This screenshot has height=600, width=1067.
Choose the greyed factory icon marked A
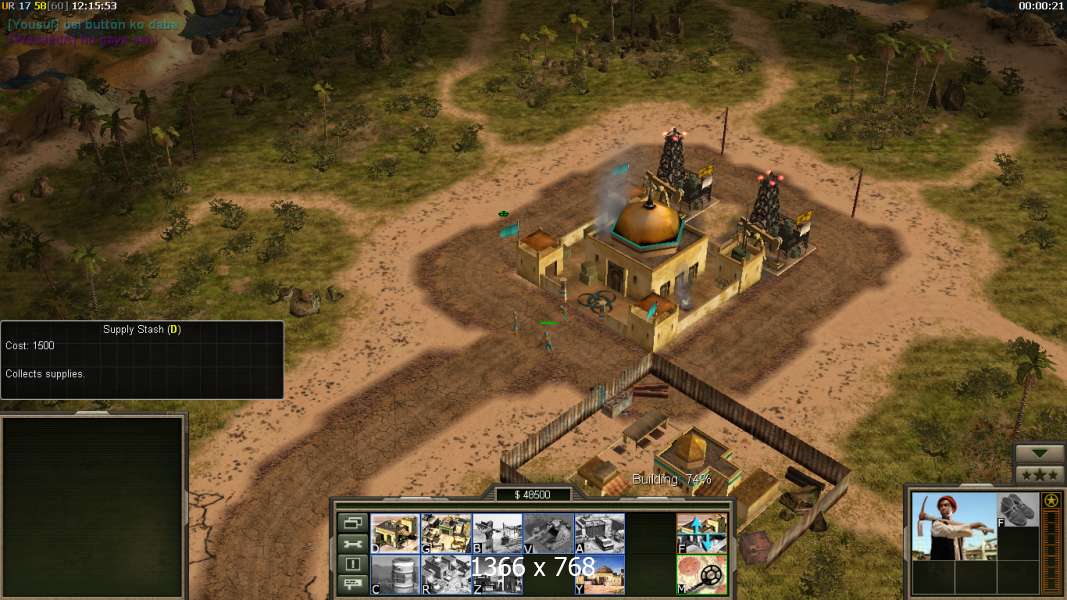[x=599, y=533]
